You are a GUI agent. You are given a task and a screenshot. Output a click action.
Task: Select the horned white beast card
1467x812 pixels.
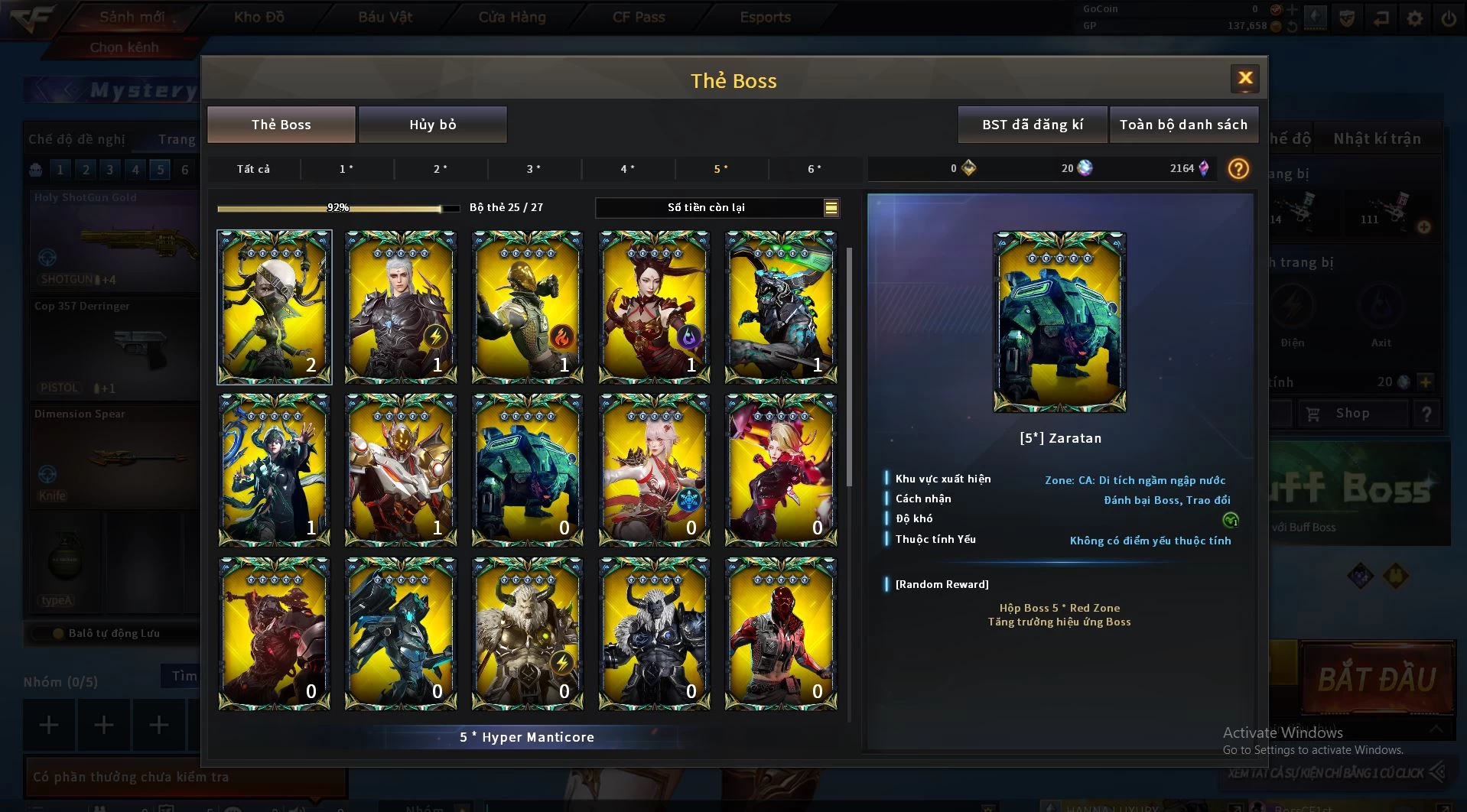pyautogui.click(x=527, y=633)
